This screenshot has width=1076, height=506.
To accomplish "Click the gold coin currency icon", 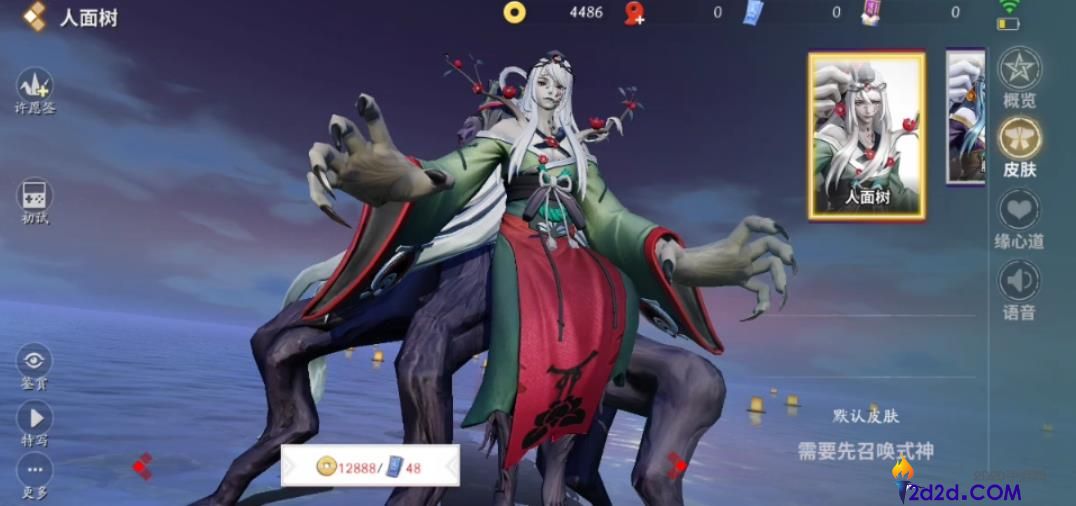I will pos(515,12).
